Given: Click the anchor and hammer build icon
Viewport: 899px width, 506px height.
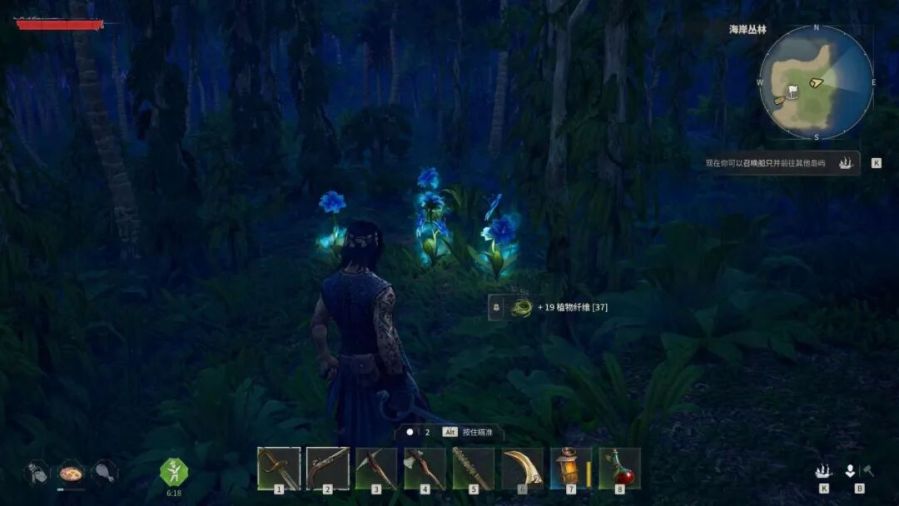Looking at the screenshot, I should (859, 471).
